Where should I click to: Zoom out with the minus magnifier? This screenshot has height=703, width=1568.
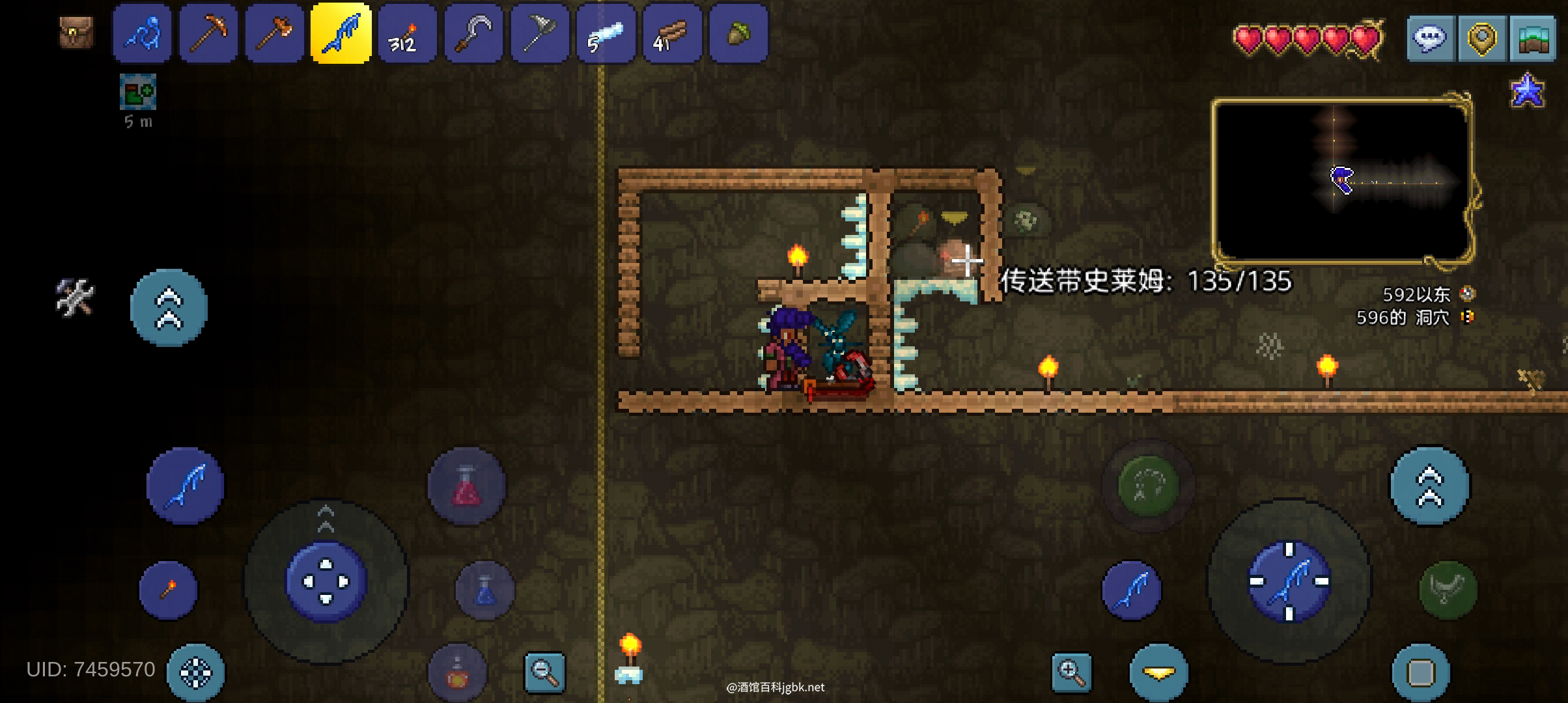click(545, 672)
